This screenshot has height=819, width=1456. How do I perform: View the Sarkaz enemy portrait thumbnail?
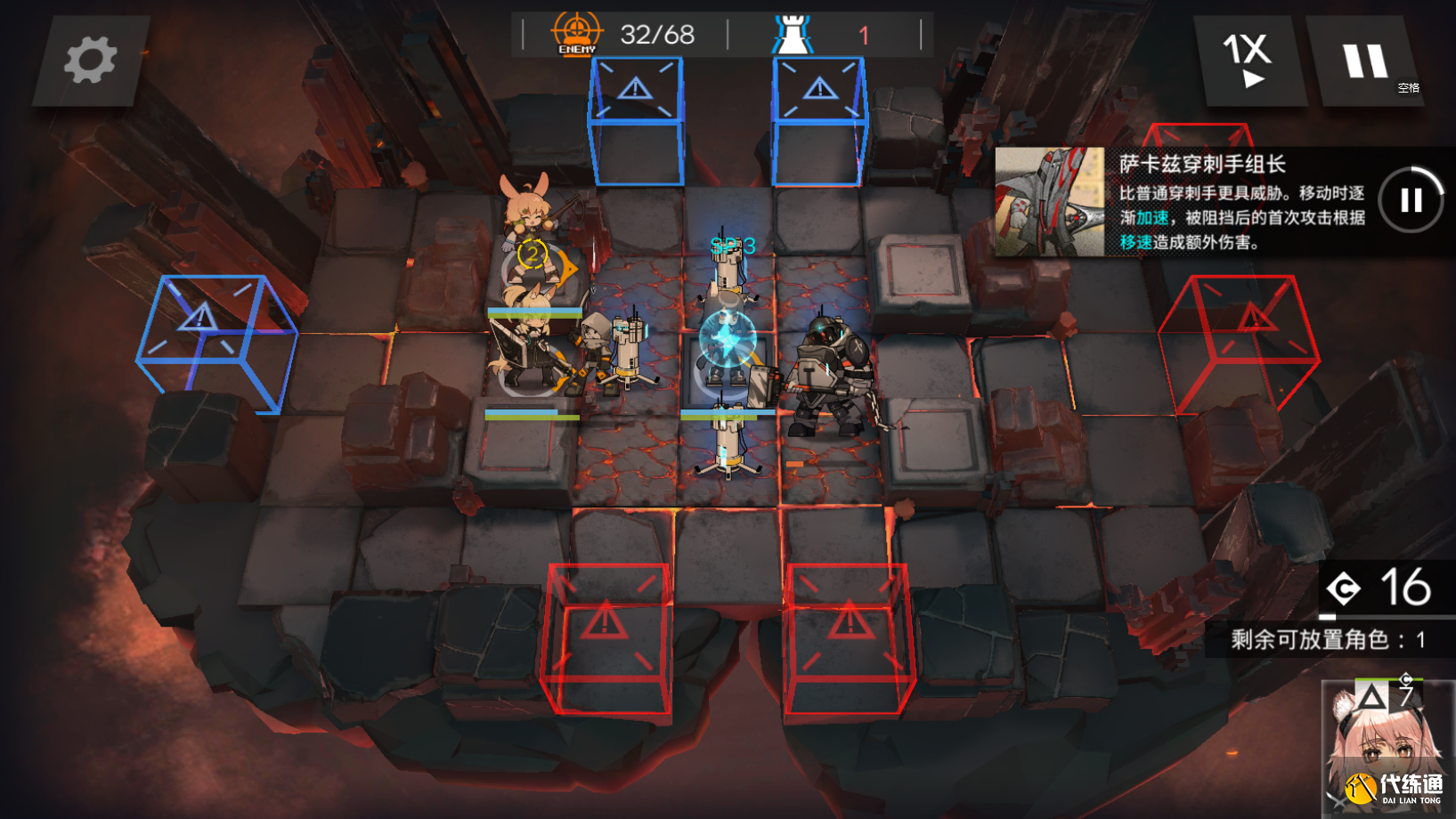(x=1049, y=202)
